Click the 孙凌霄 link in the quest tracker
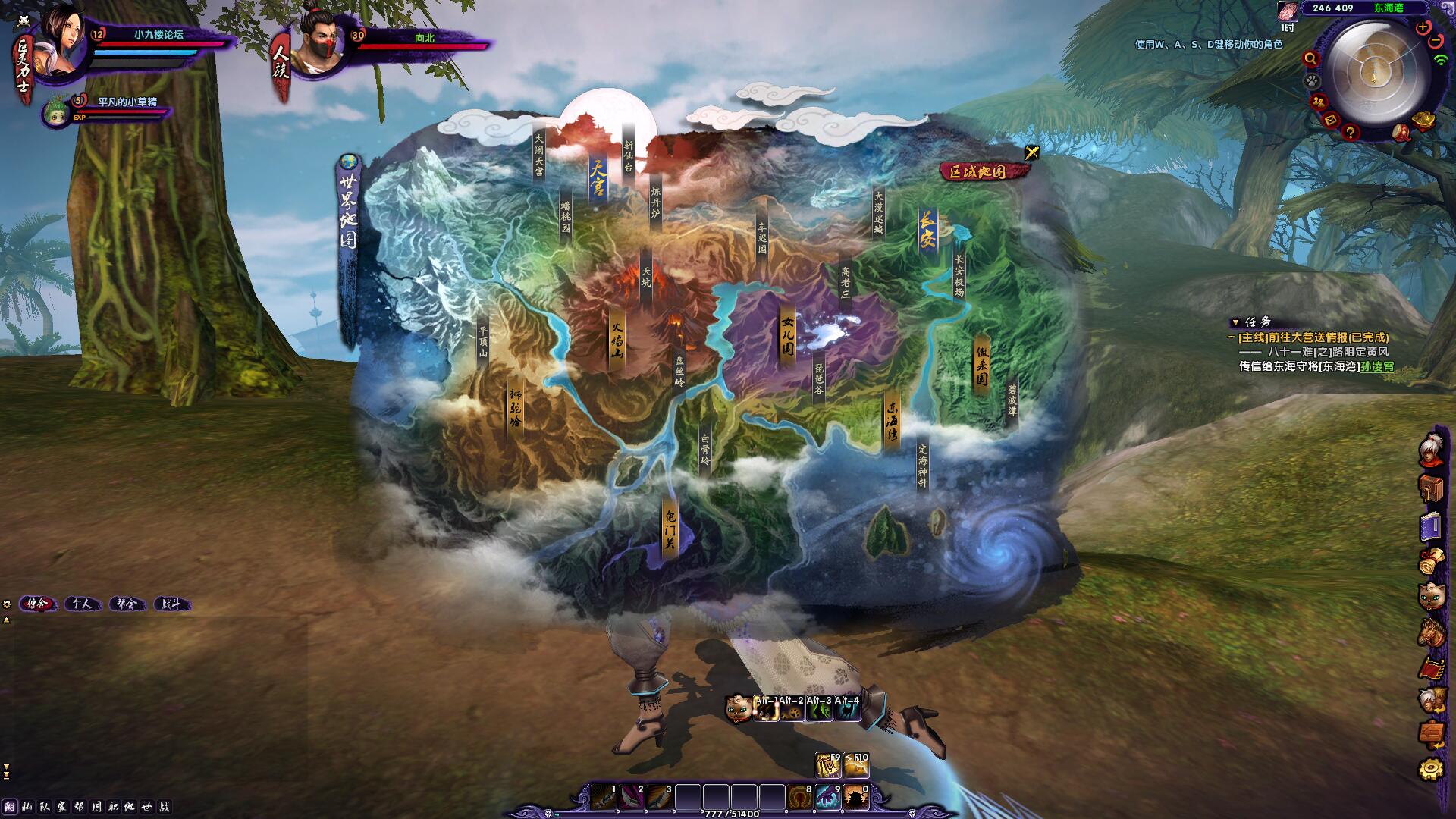1456x819 pixels. 1377,366
